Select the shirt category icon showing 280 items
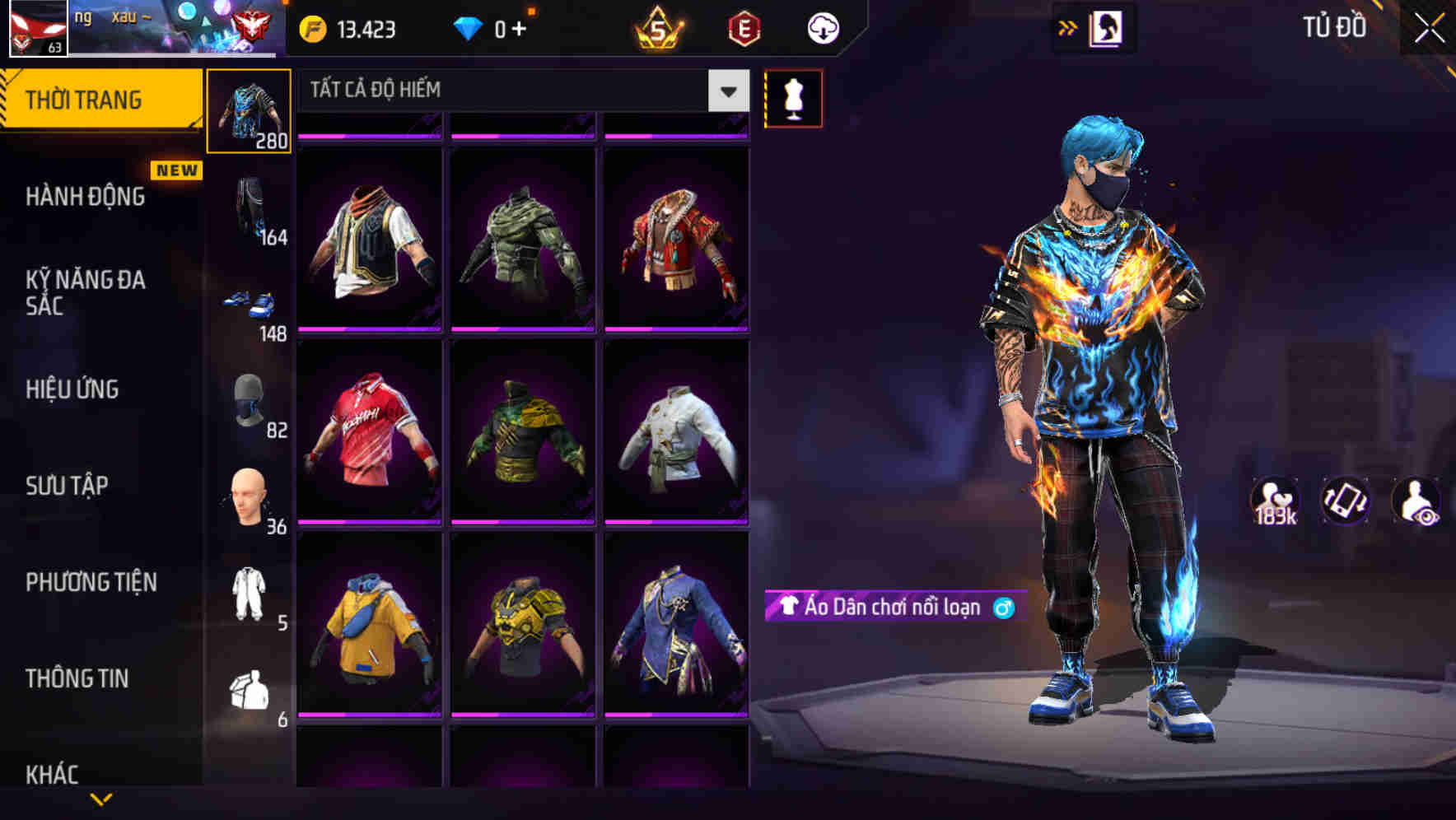1456x820 pixels. point(249,109)
